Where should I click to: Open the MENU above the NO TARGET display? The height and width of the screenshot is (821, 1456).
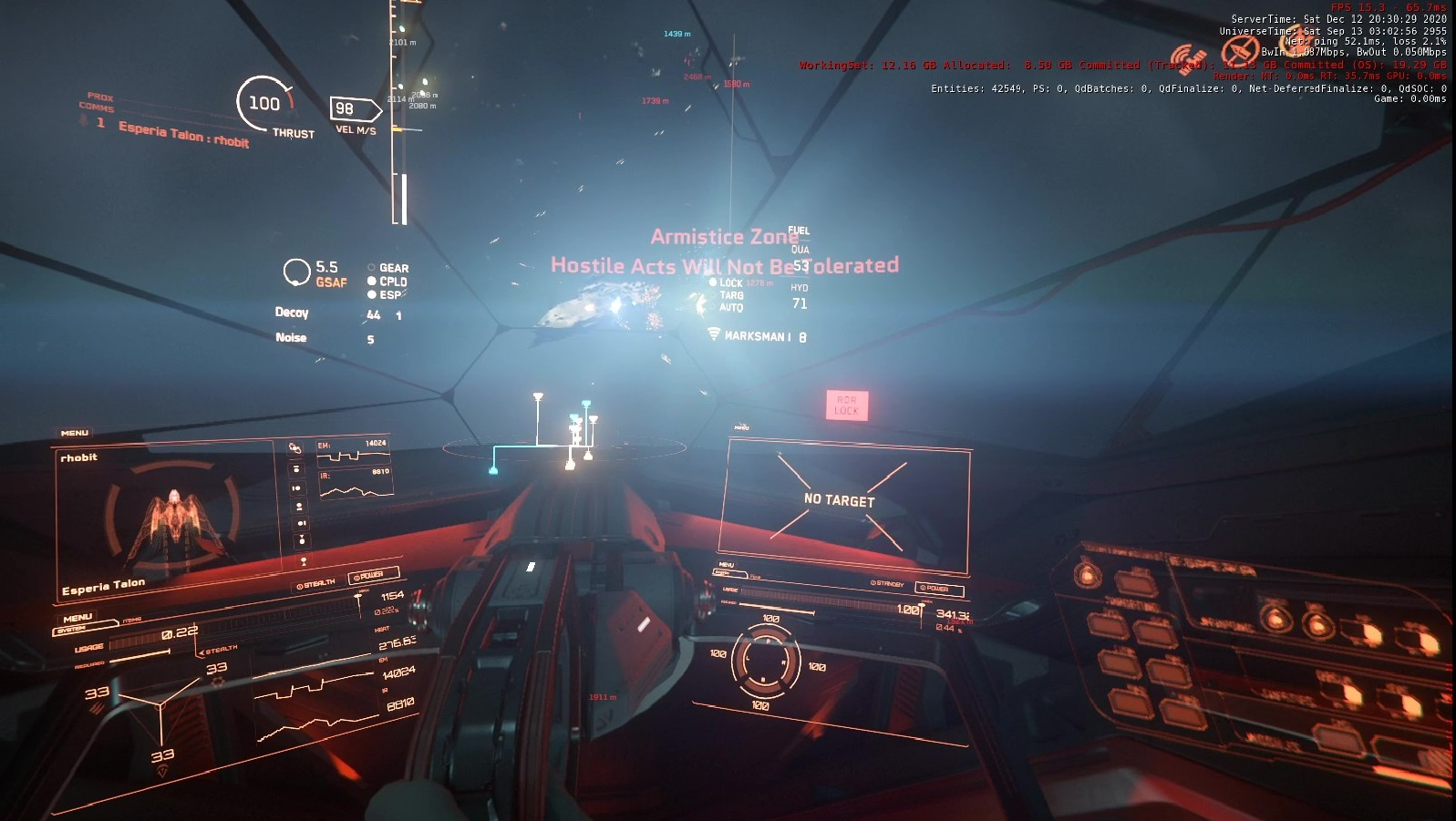coord(741,427)
